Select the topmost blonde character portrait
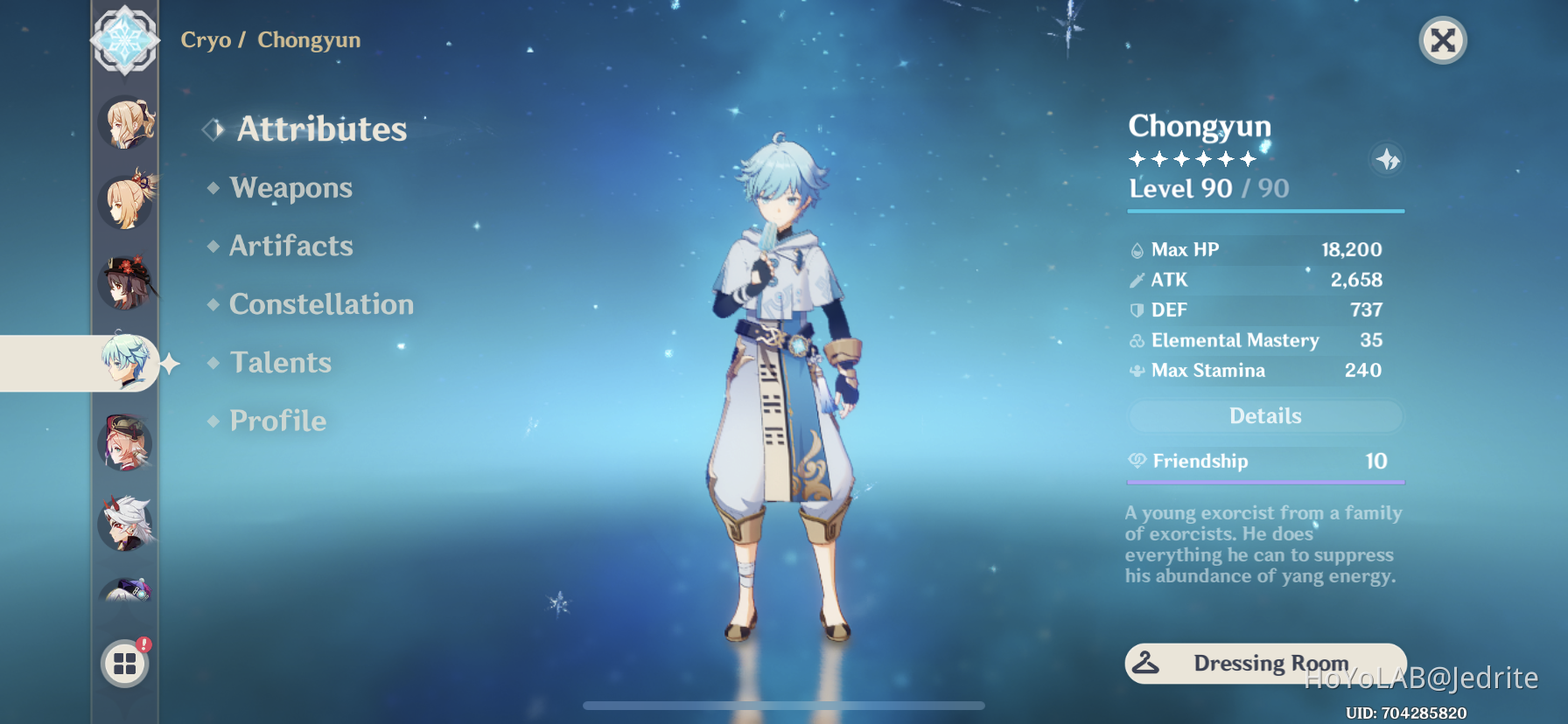The height and width of the screenshot is (724, 1568). [125, 122]
